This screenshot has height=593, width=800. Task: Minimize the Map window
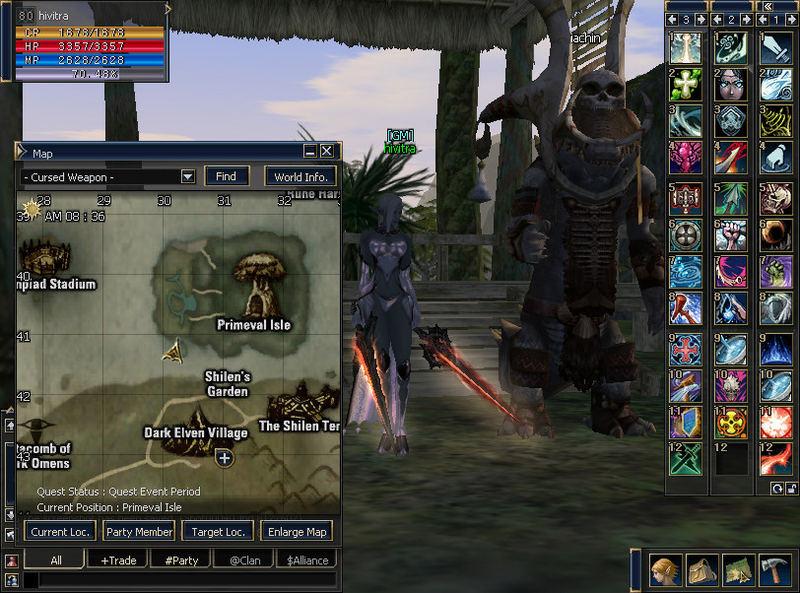[x=310, y=152]
